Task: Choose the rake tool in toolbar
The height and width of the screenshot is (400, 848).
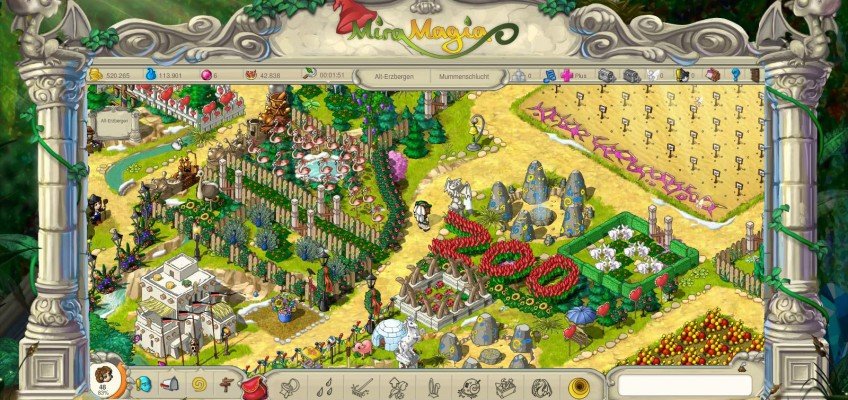Action: 361,386
